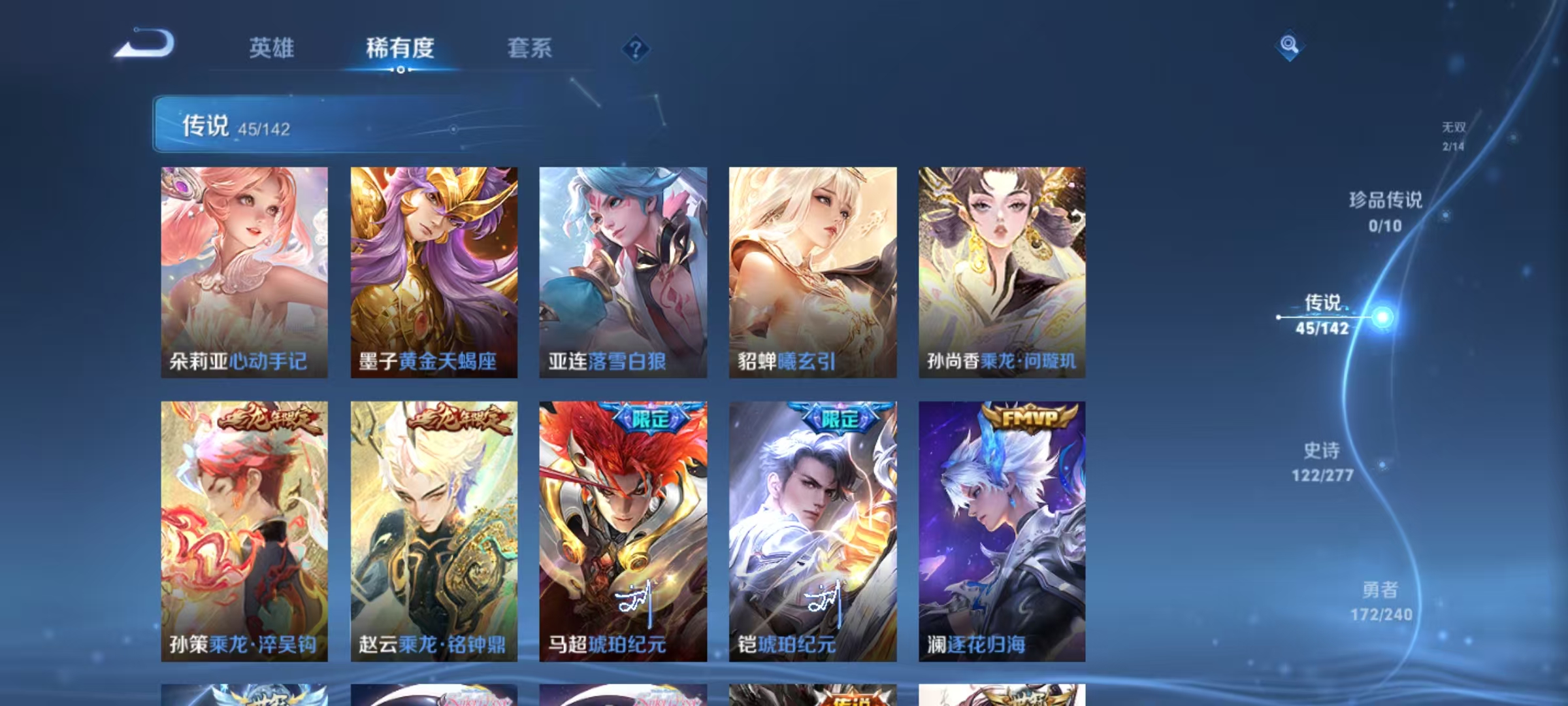Switch to the 套系 tab
The height and width of the screenshot is (706, 1568).
[531, 48]
